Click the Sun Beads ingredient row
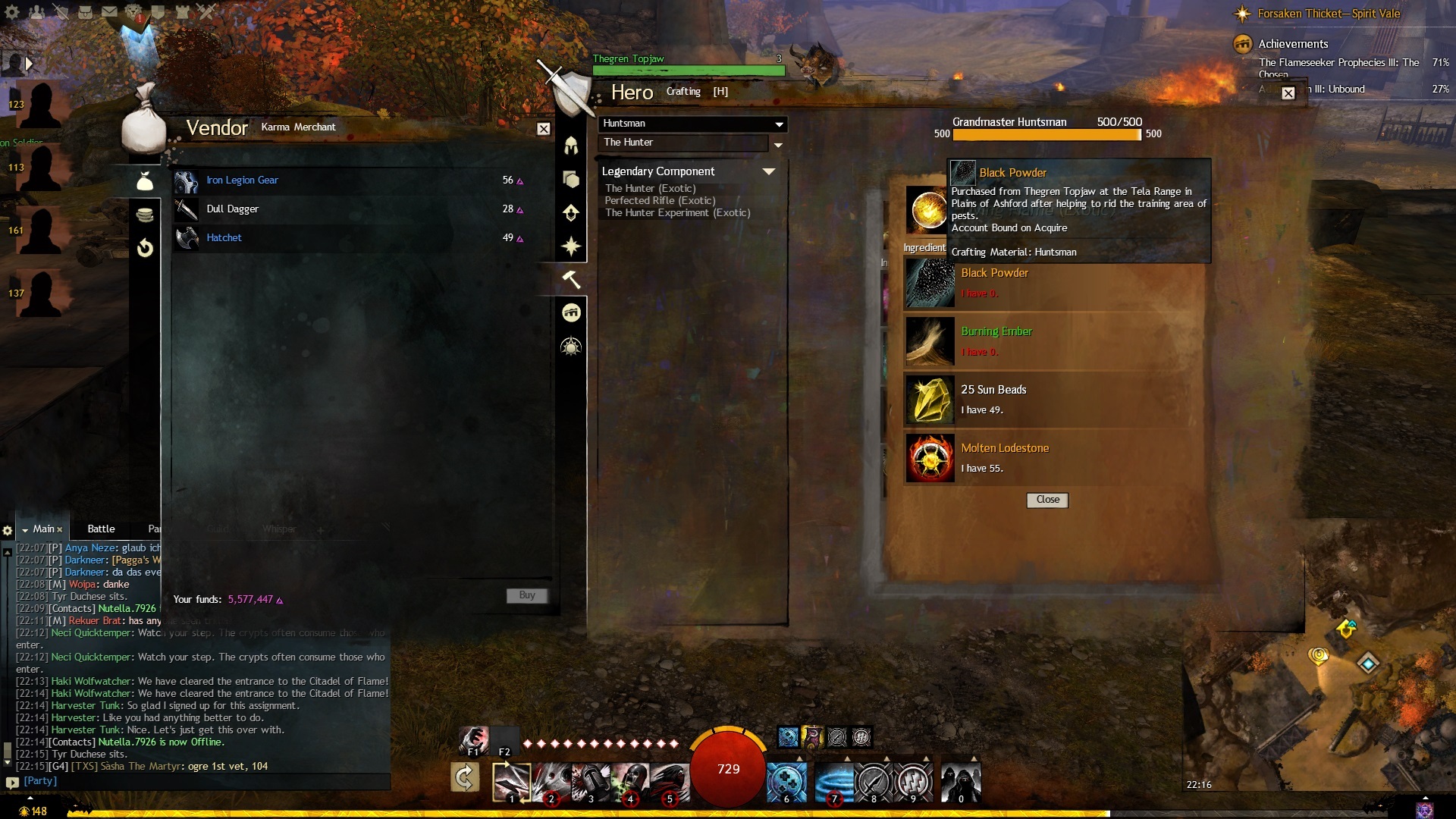This screenshot has width=1456, height=819. coord(1054,400)
